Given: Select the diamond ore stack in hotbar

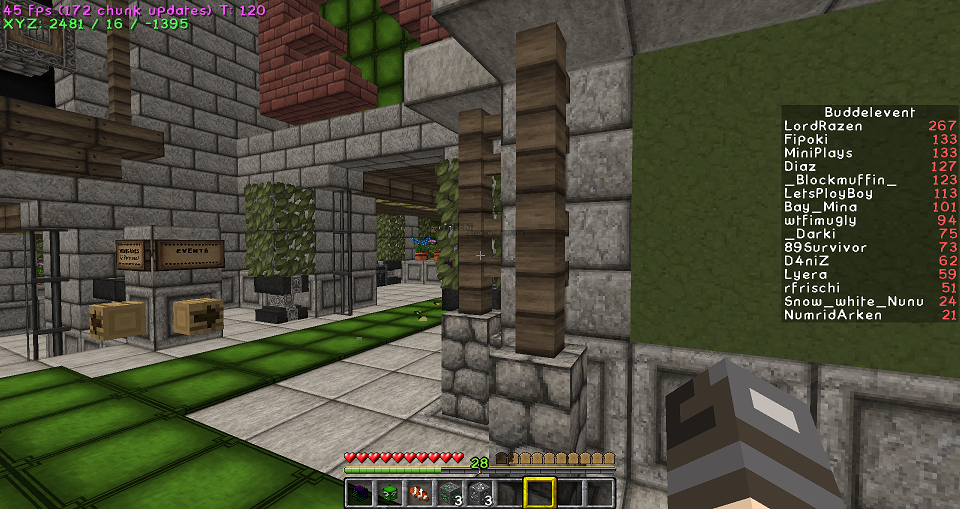Looking at the screenshot, I should point(480,492).
